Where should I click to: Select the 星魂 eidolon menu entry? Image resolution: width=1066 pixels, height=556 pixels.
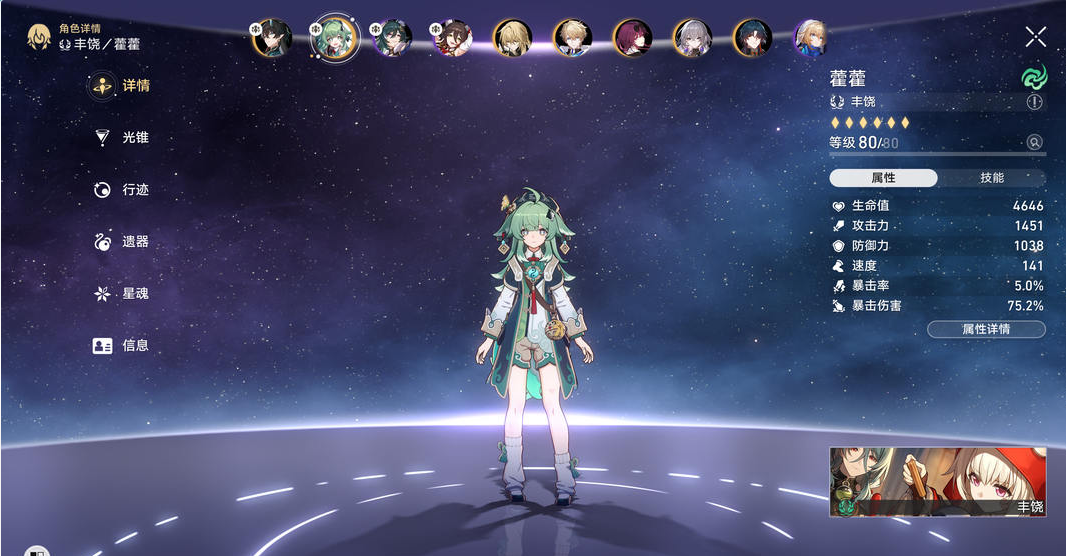[124, 294]
